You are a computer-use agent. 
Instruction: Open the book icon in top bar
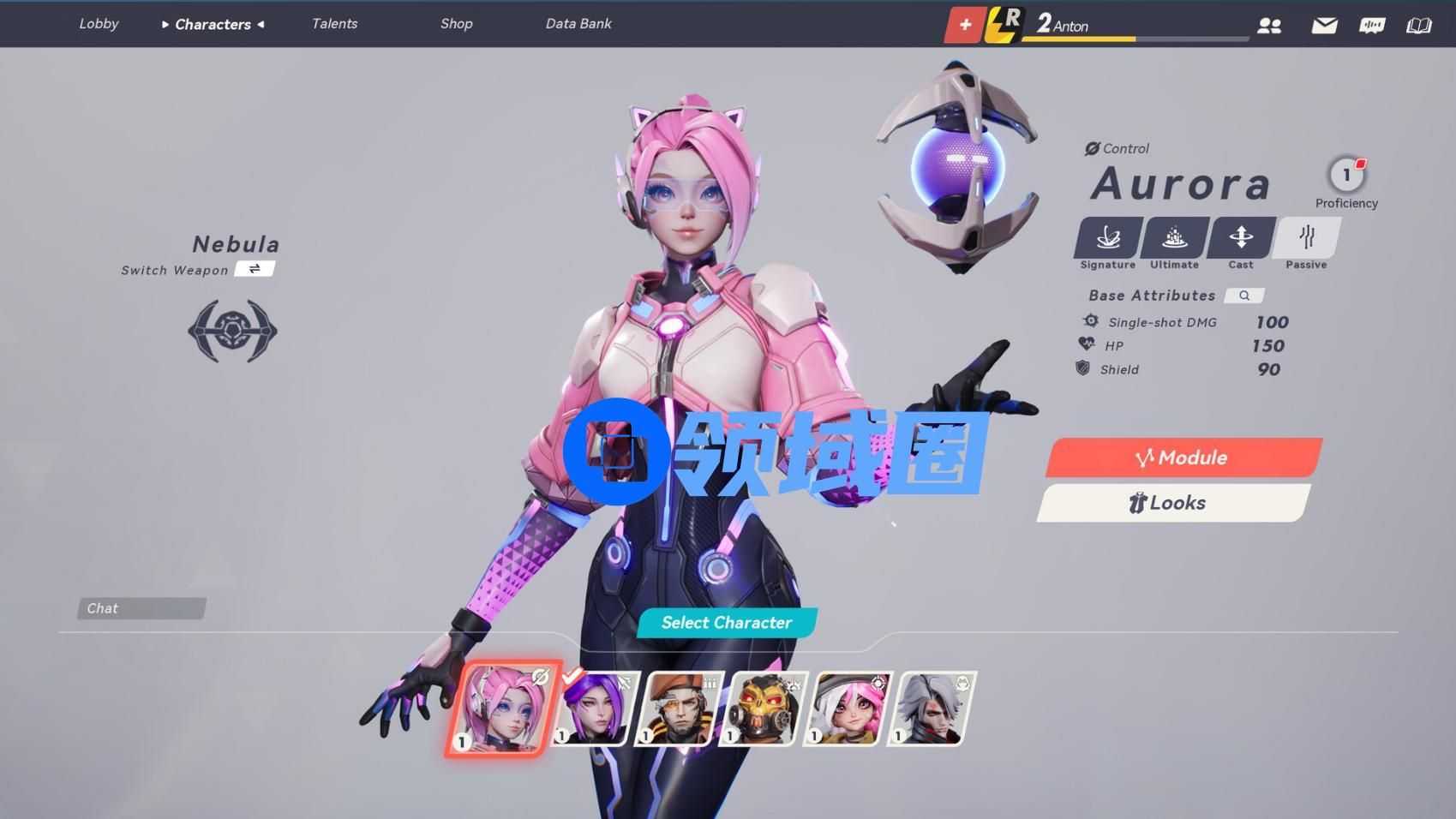click(1419, 26)
